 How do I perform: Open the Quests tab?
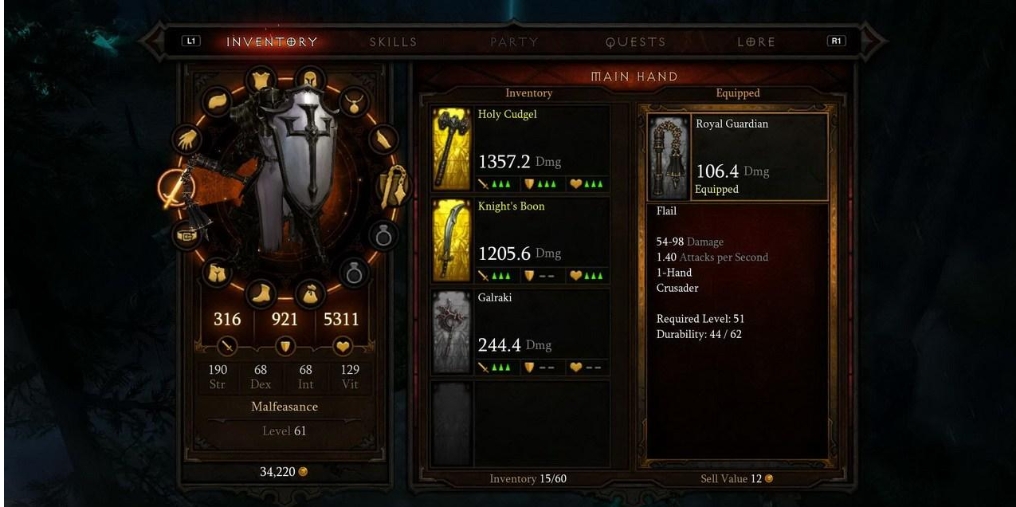click(635, 42)
